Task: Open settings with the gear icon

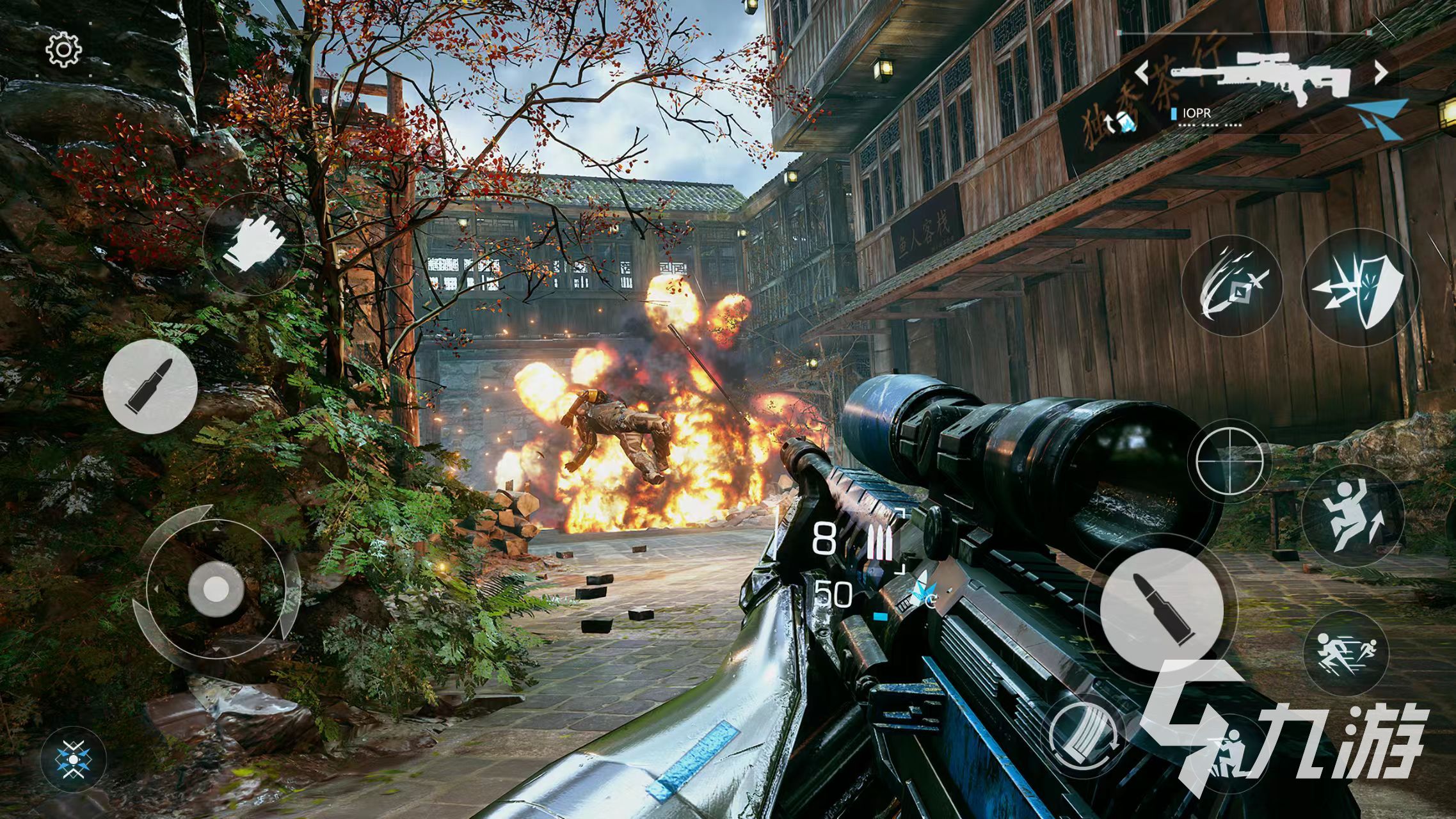Action: [65, 50]
